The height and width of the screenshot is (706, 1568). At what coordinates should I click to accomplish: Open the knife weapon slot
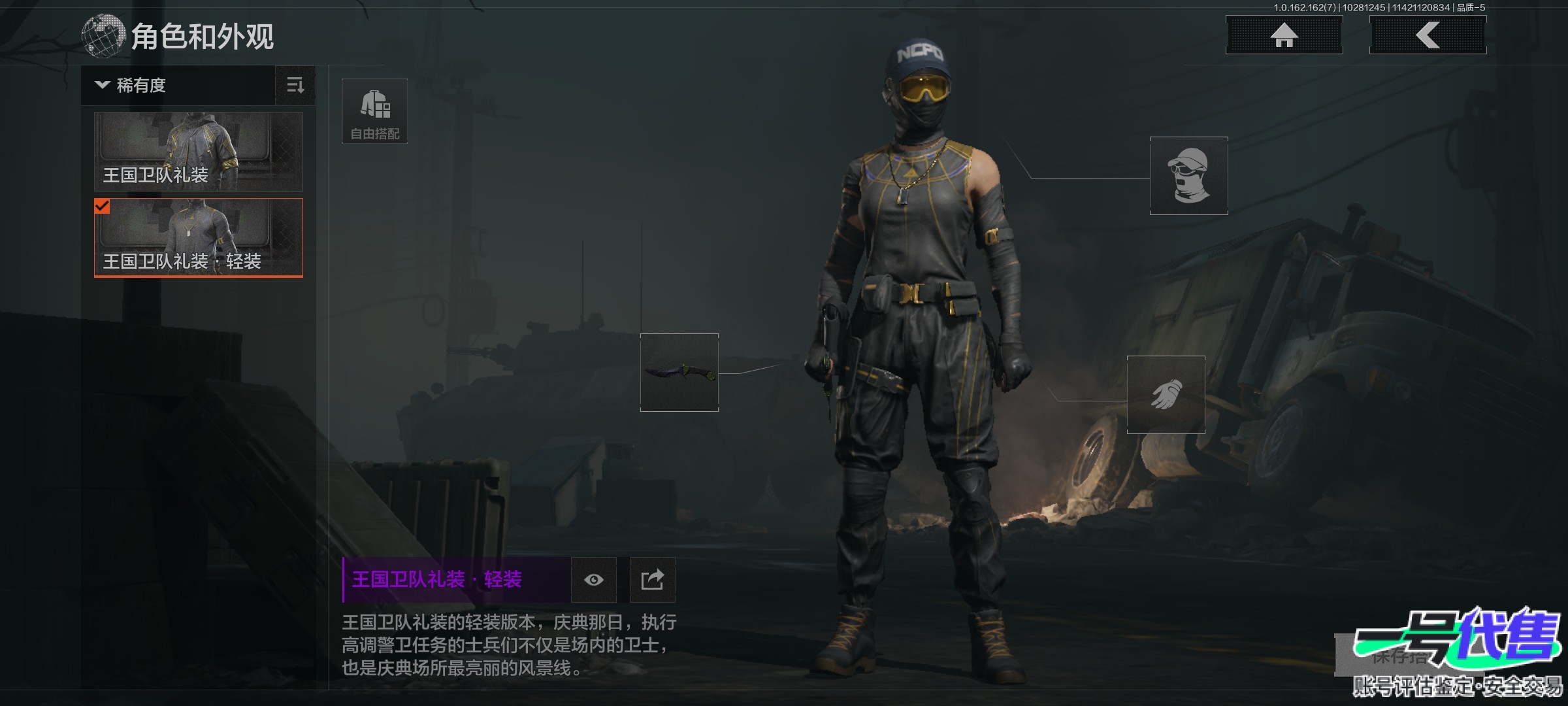point(679,373)
